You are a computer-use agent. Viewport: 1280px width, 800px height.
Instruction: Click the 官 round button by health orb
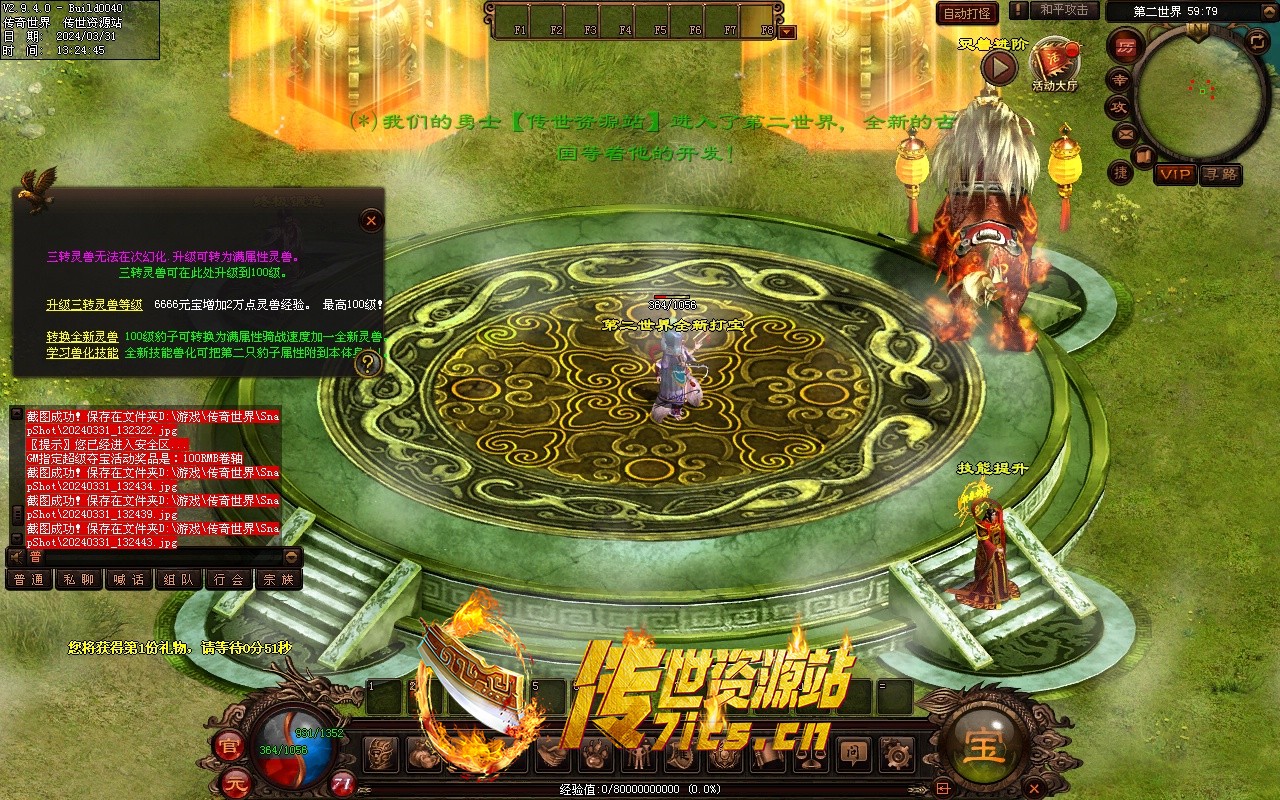[228, 745]
